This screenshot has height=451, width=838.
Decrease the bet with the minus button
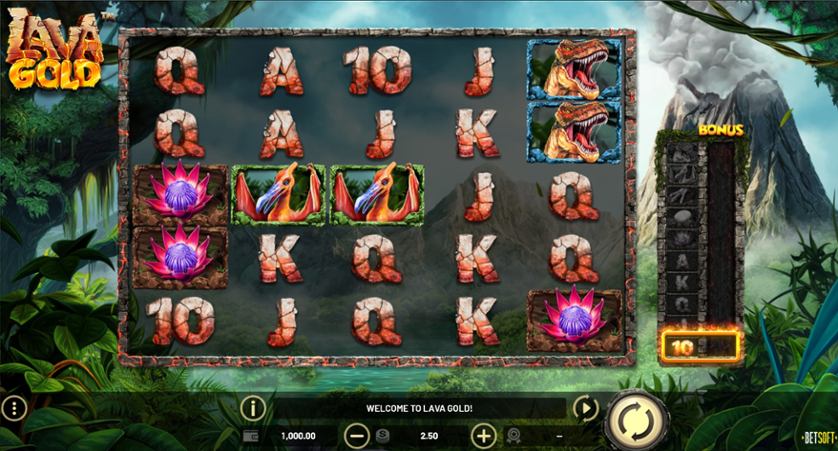(x=357, y=436)
